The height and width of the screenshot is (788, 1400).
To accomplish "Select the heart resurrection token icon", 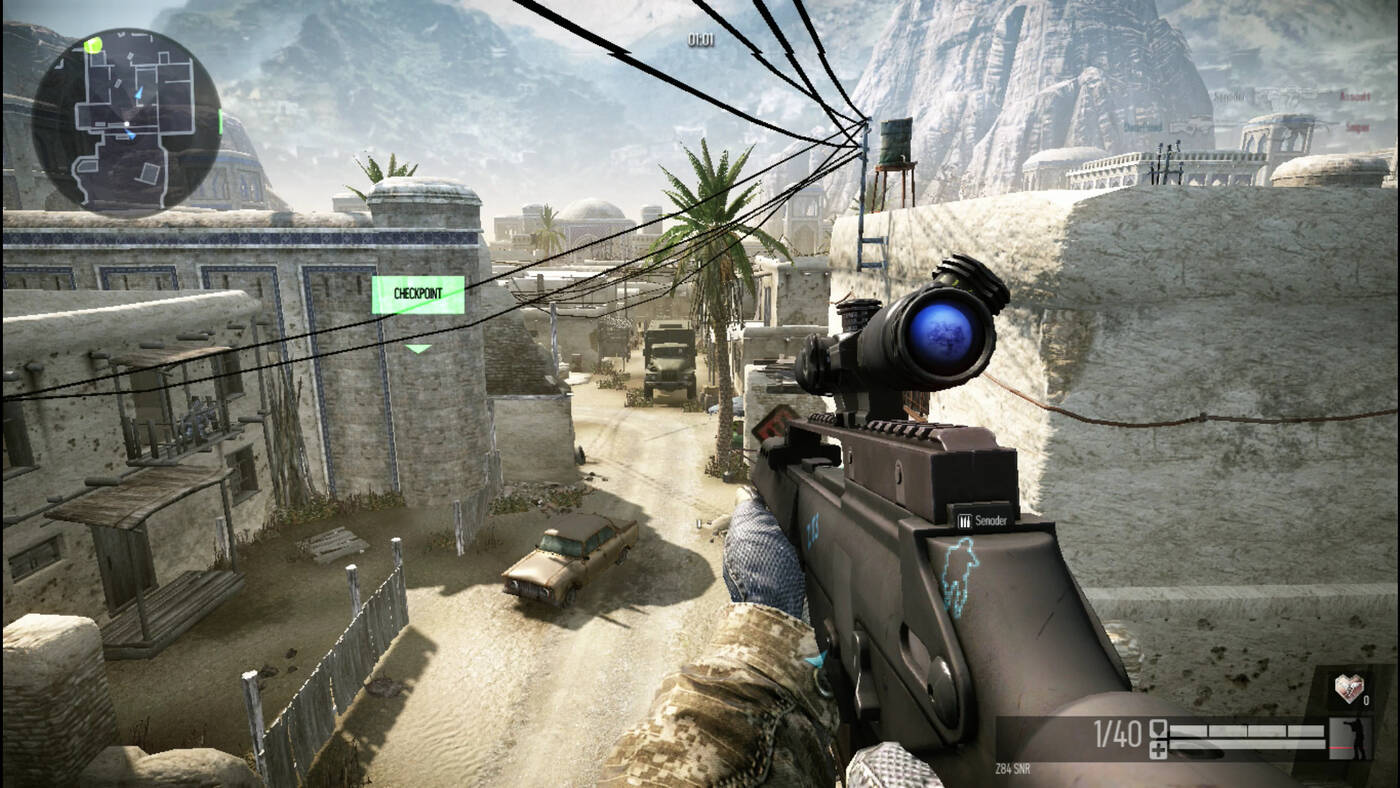I will [x=1348, y=689].
